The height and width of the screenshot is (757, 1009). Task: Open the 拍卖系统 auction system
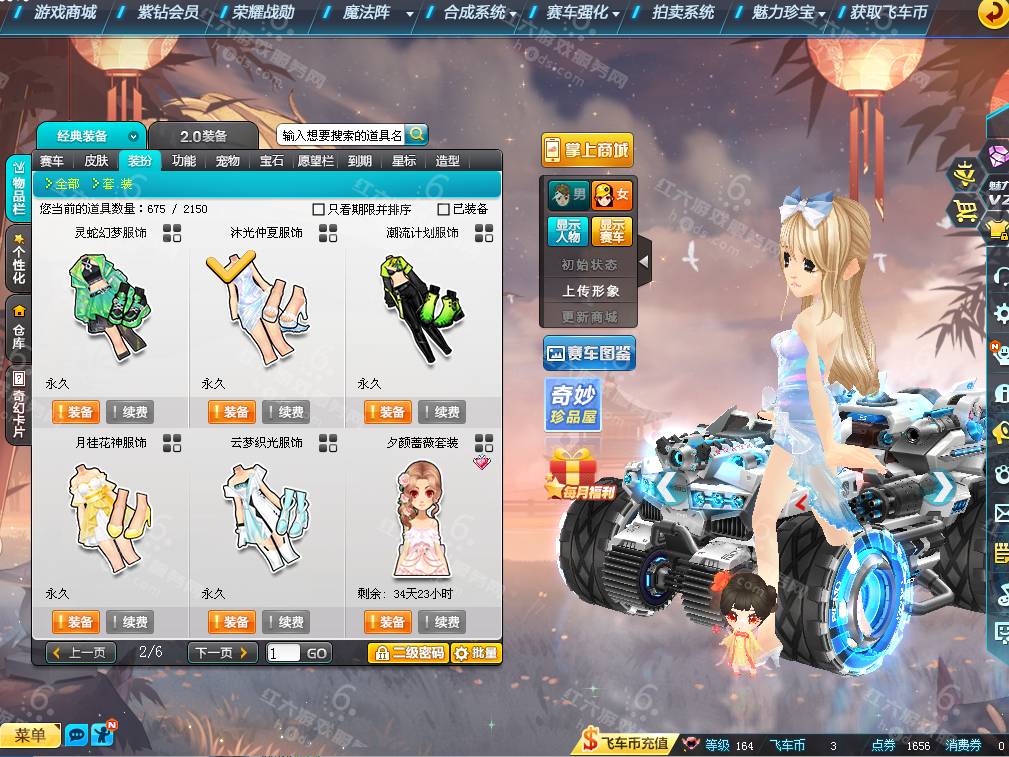pos(683,13)
